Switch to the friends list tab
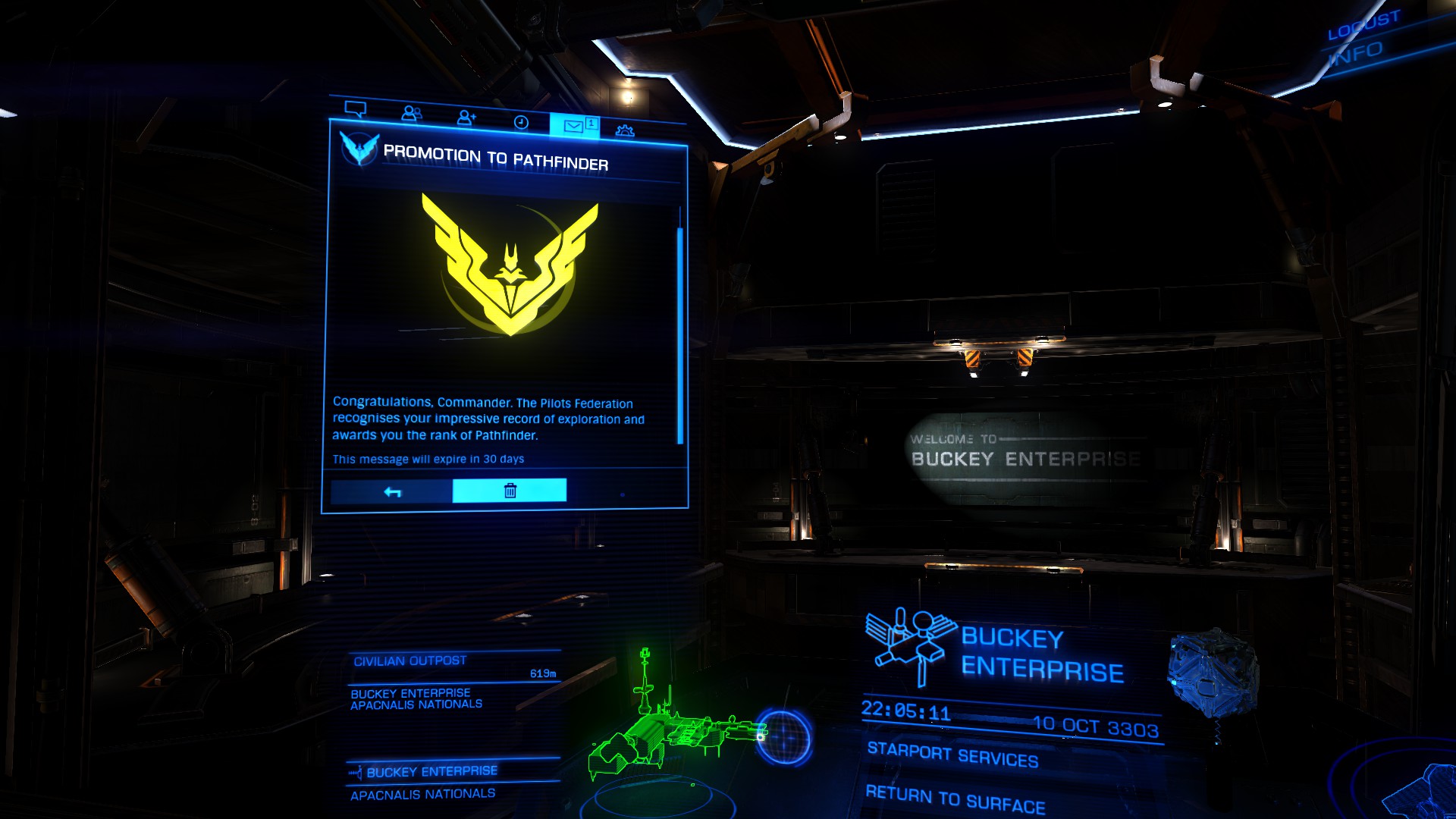The height and width of the screenshot is (819, 1456). pyautogui.click(x=411, y=114)
